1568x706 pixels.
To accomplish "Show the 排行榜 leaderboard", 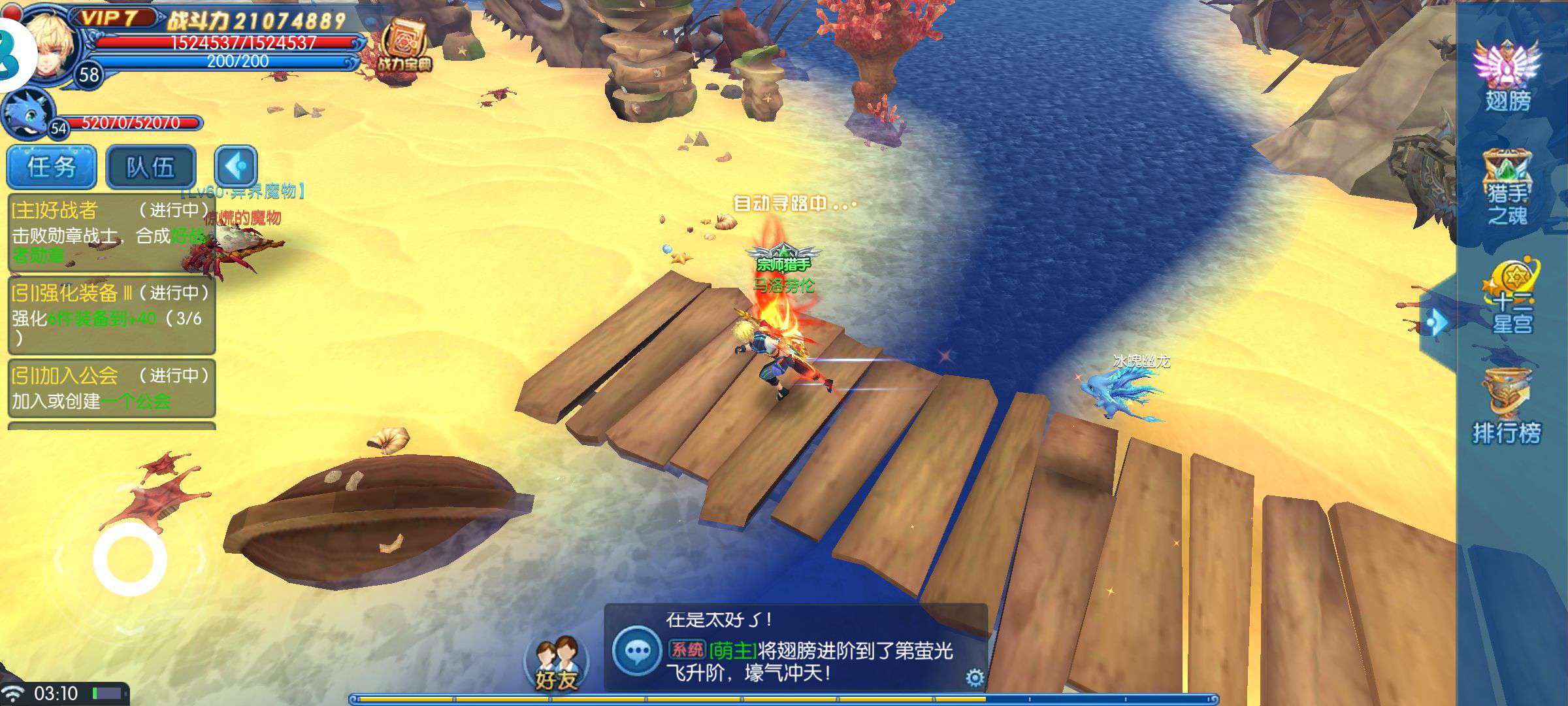I will click(1507, 405).
